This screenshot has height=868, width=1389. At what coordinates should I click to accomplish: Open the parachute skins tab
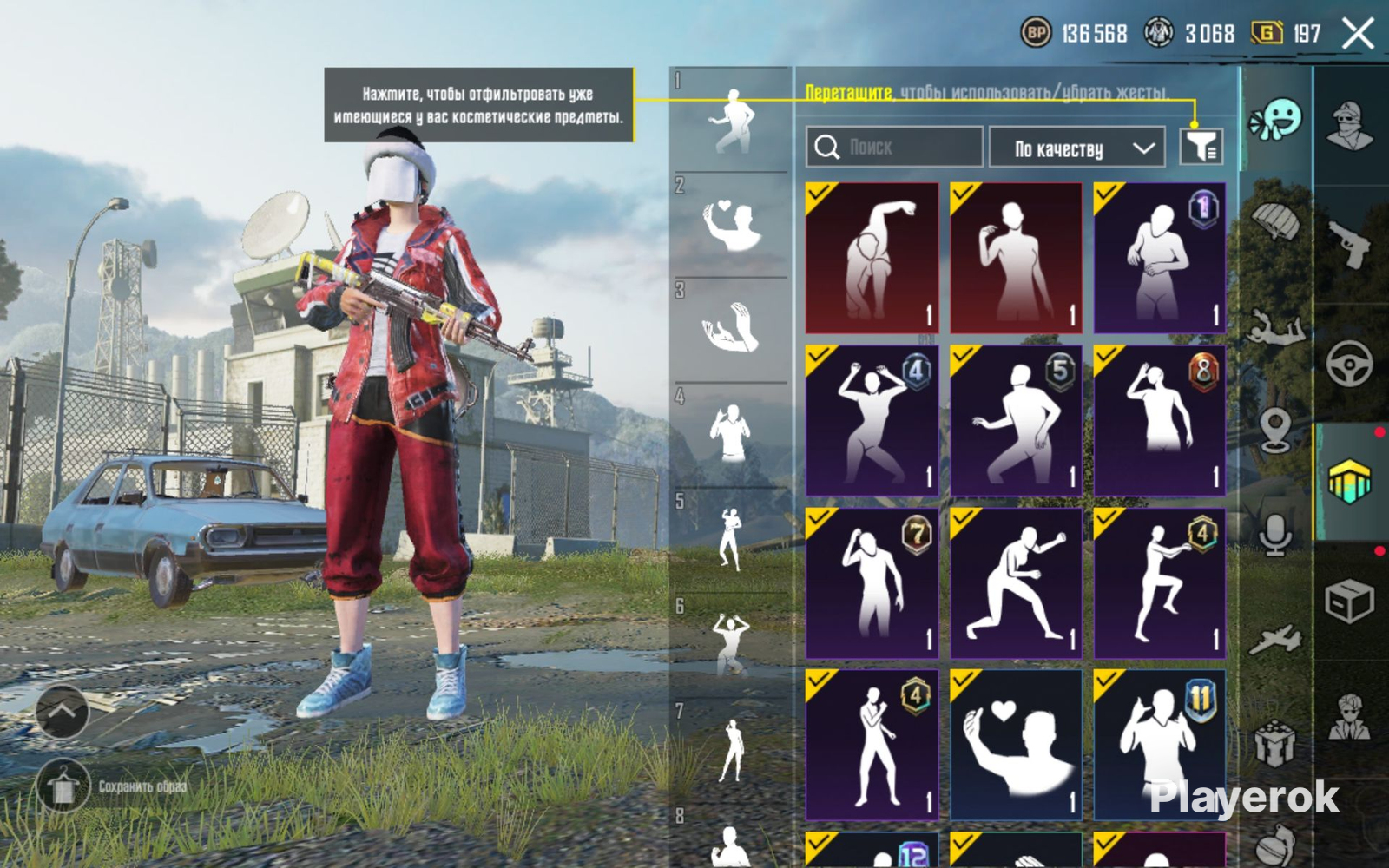tap(1275, 221)
